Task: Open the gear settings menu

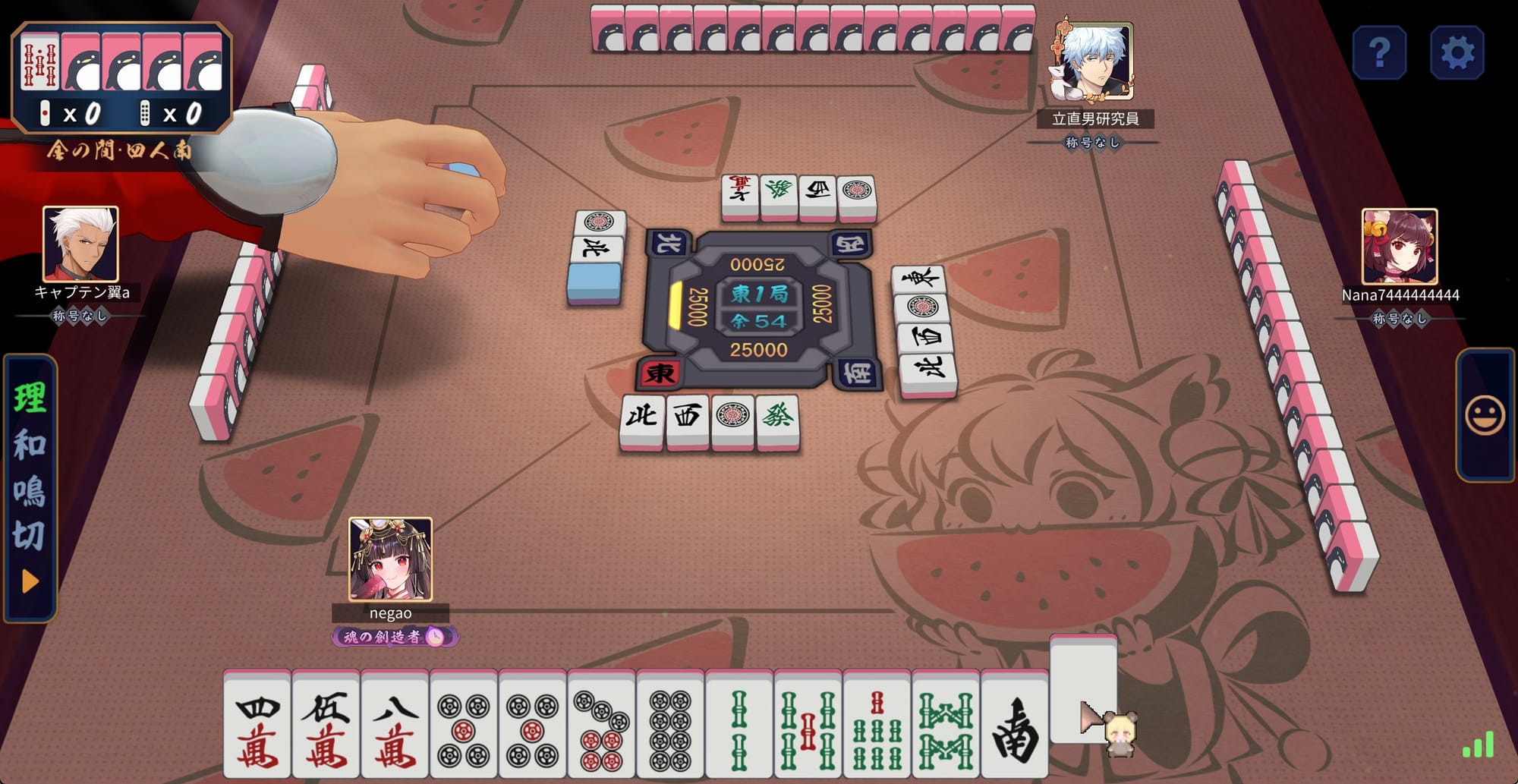Action: point(1457,53)
